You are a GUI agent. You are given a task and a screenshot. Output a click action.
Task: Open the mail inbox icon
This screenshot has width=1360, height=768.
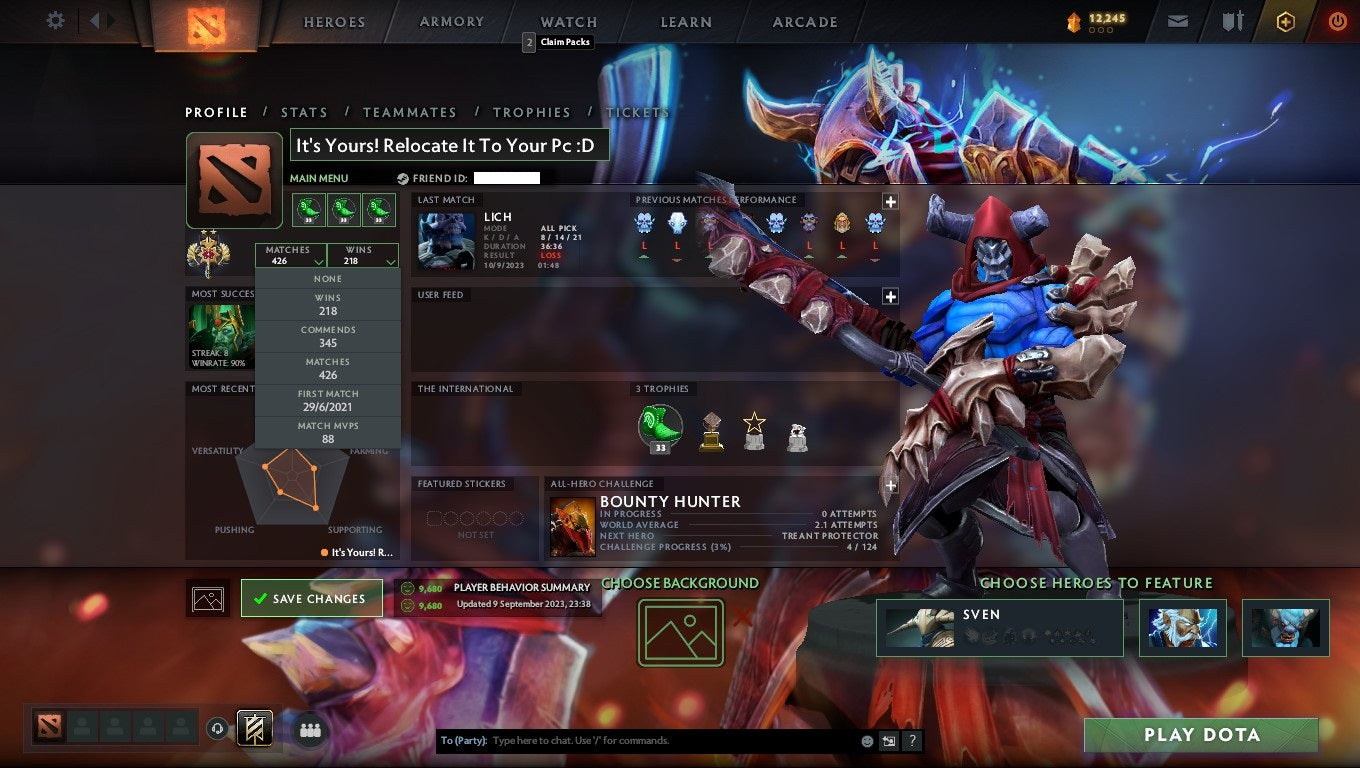click(1177, 20)
